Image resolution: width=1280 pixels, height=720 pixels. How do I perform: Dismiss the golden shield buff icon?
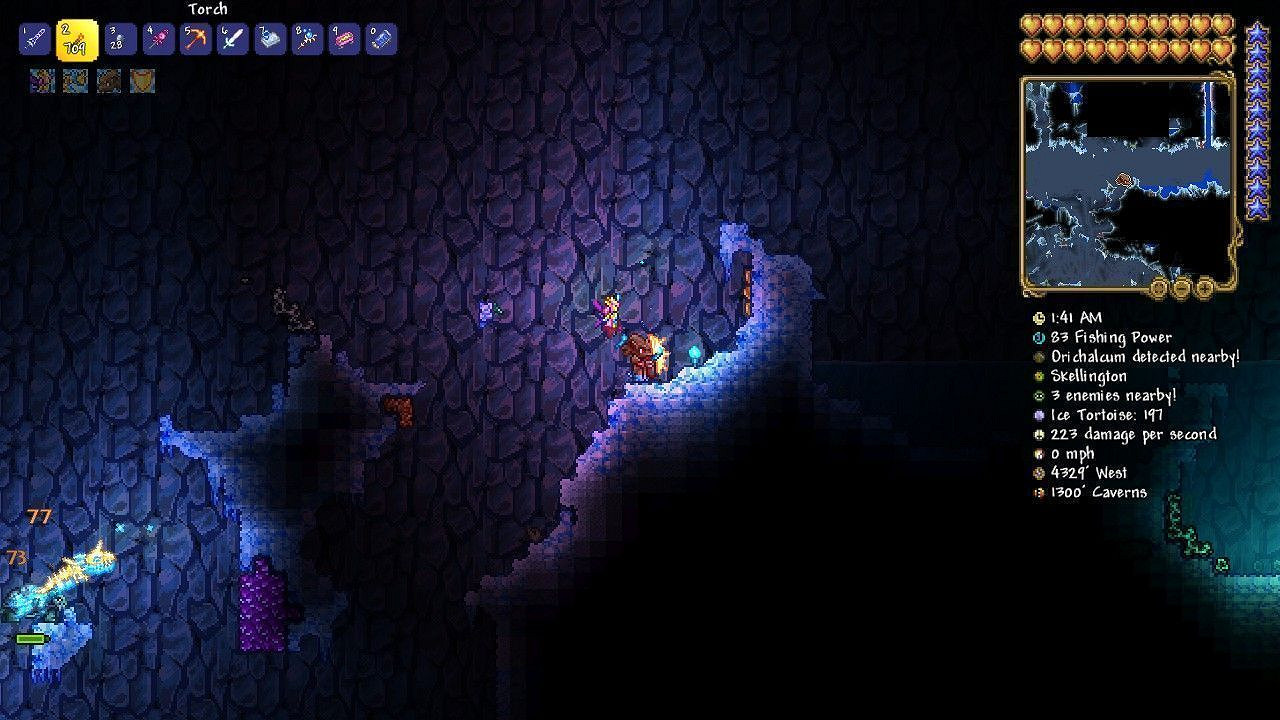click(x=142, y=81)
